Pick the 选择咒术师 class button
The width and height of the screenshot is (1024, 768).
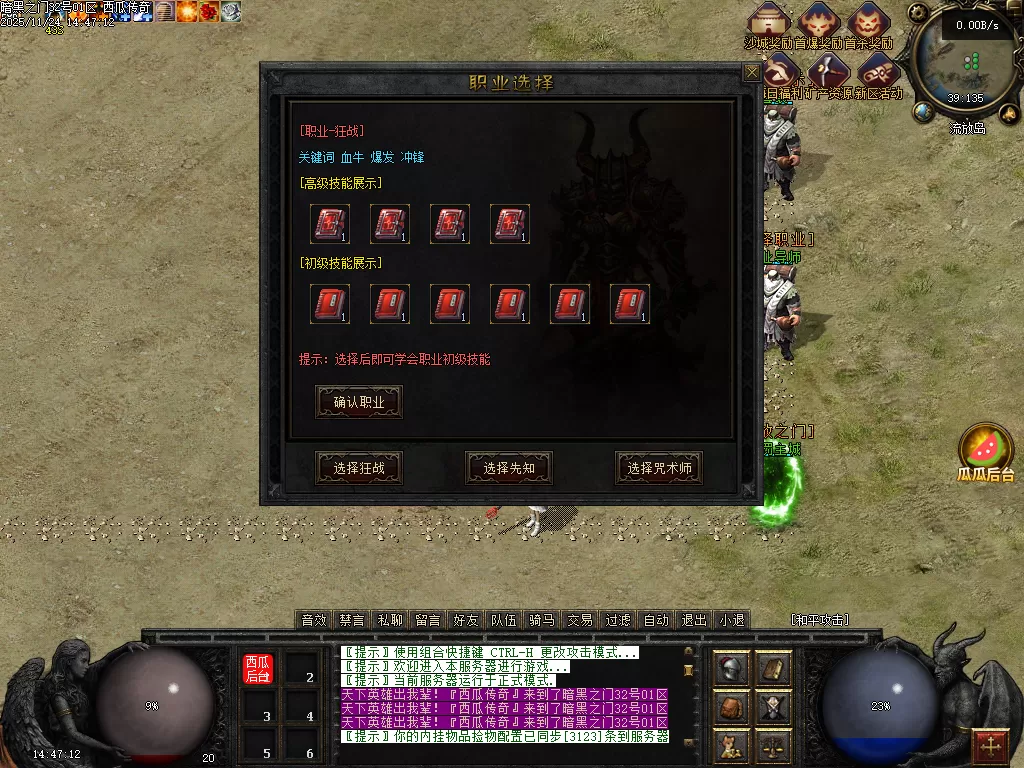[658, 467]
